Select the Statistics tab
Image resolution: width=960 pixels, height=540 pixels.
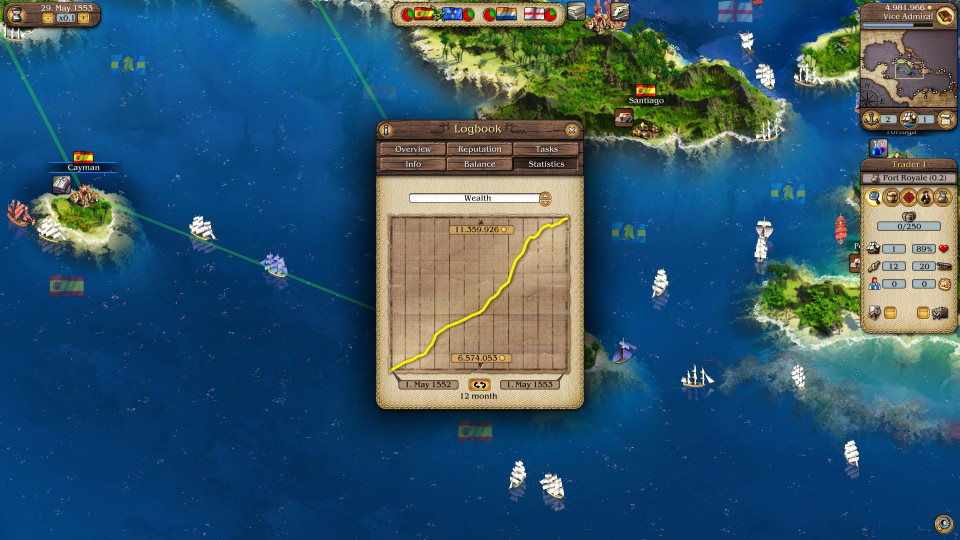tap(547, 164)
